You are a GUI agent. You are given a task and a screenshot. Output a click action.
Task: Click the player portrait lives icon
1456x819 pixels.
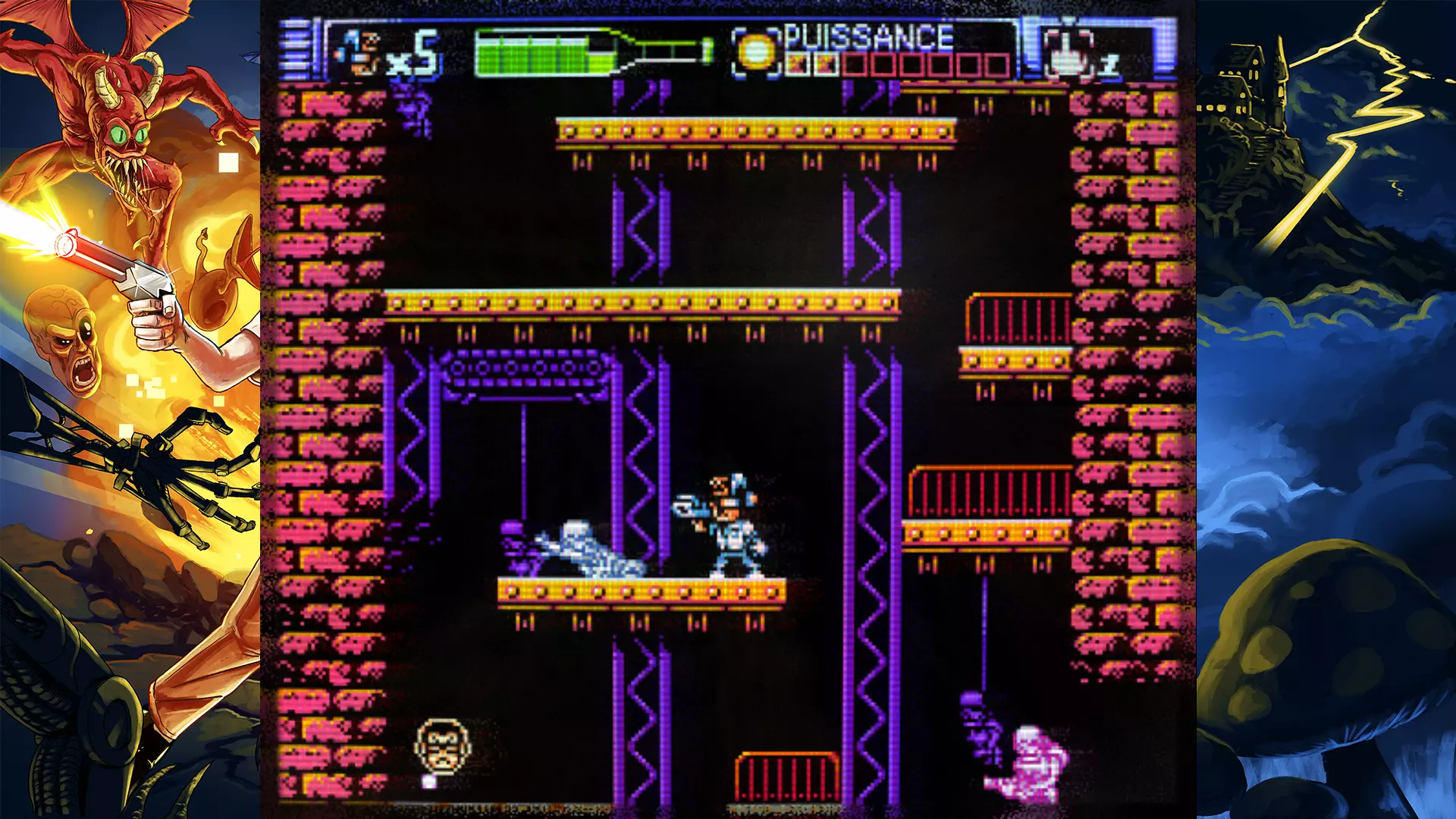click(x=359, y=53)
